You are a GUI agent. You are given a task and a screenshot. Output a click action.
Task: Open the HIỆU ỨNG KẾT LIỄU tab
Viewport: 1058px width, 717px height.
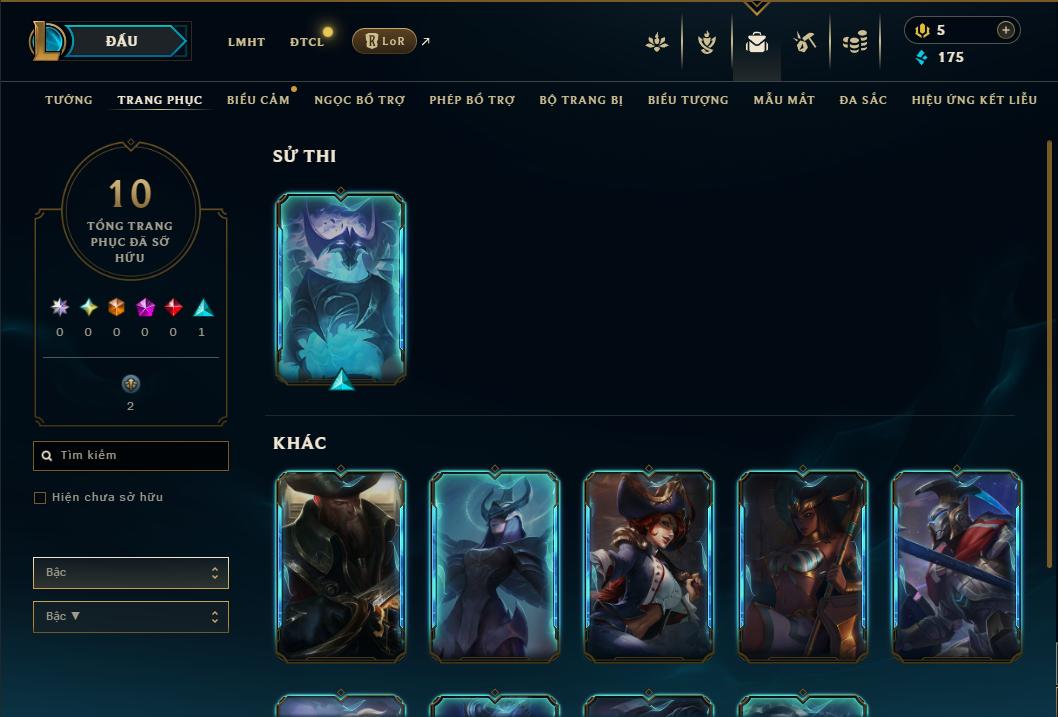(x=974, y=100)
